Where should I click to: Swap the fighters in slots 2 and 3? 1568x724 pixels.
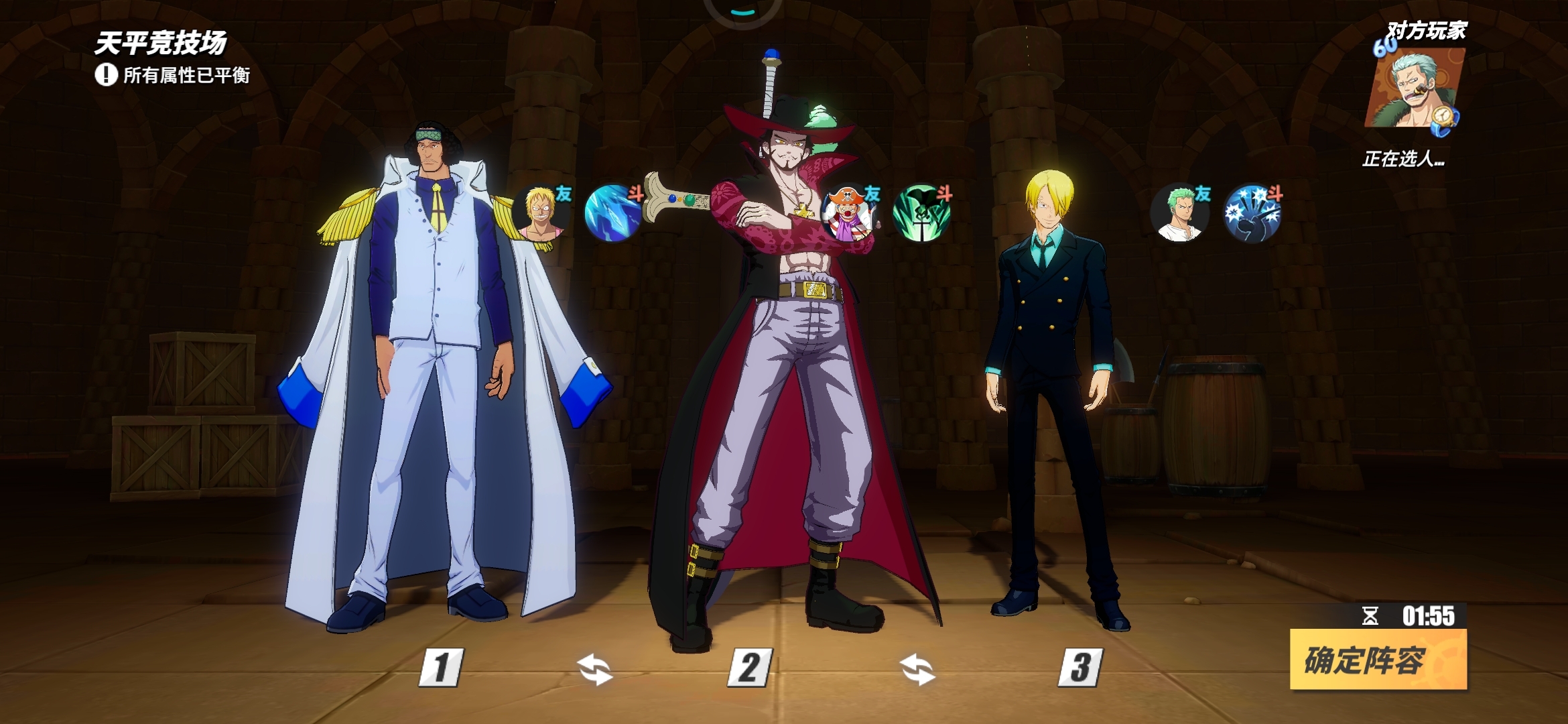click(917, 670)
